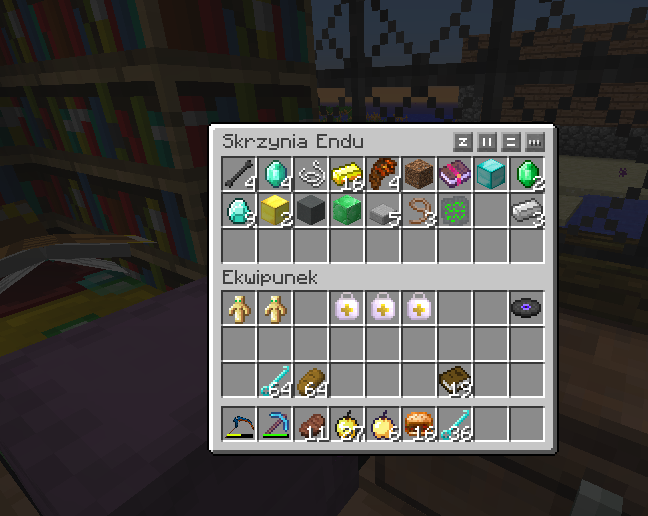Viewport: 648px width, 516px height.
Task: Select the cooked meat stack of 11
Action: point(311,425)
